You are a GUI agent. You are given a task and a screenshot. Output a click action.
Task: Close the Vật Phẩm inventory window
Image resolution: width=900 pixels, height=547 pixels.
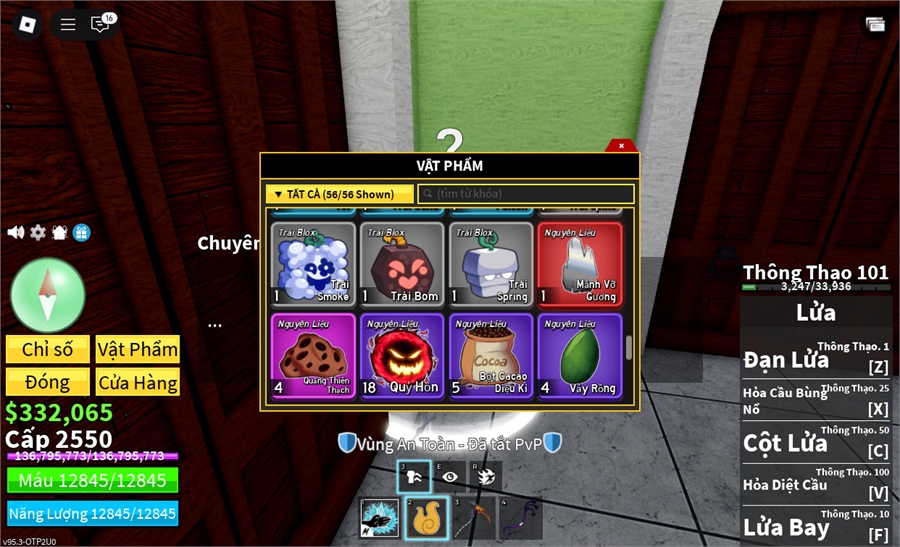[x=621, y=146]
